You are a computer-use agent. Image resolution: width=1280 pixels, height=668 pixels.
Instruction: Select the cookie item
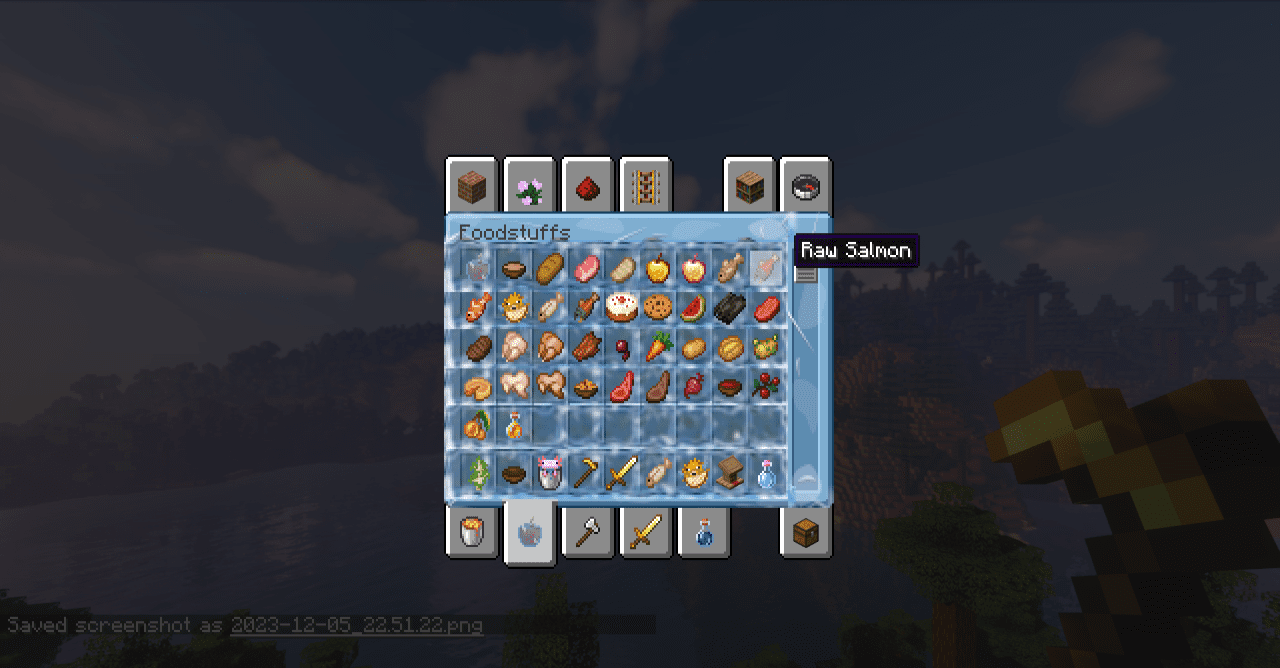[x=658, y=307]
